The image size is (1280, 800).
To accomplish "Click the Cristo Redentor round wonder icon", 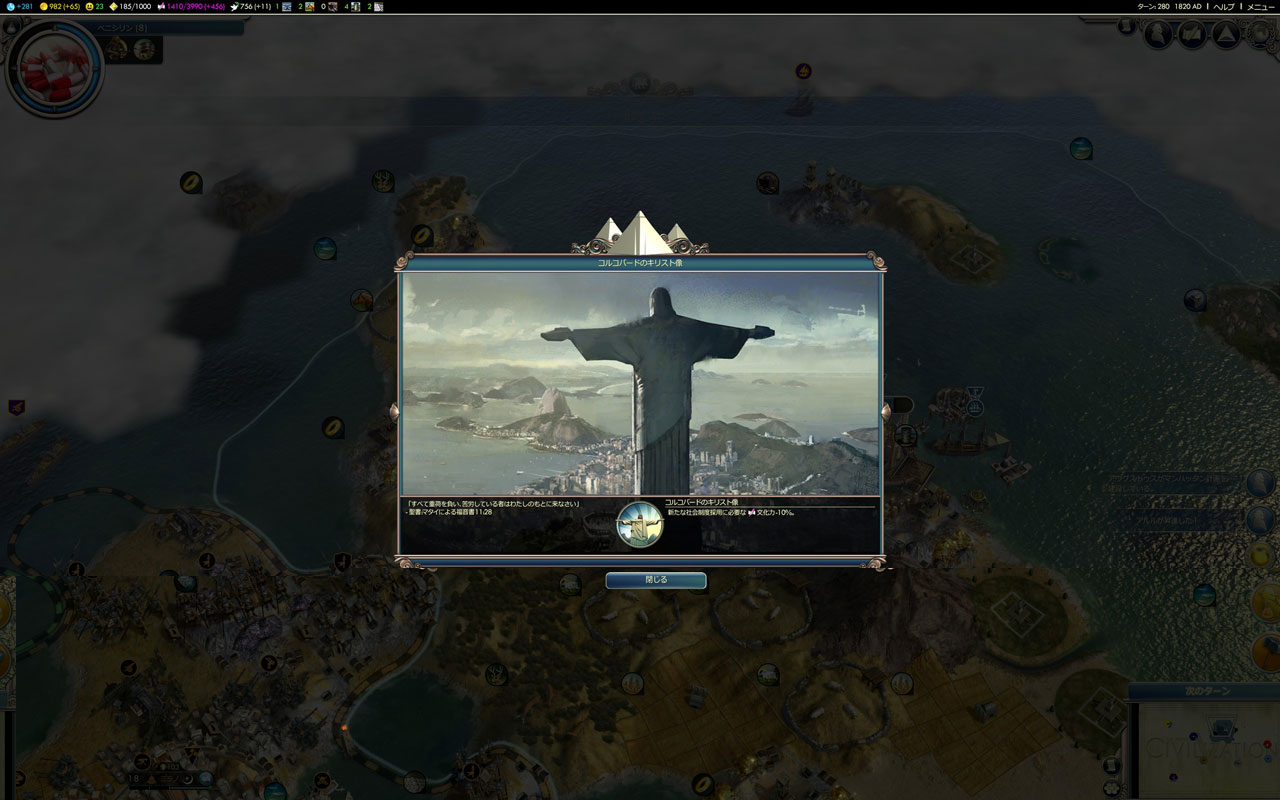I will (640, 525).
